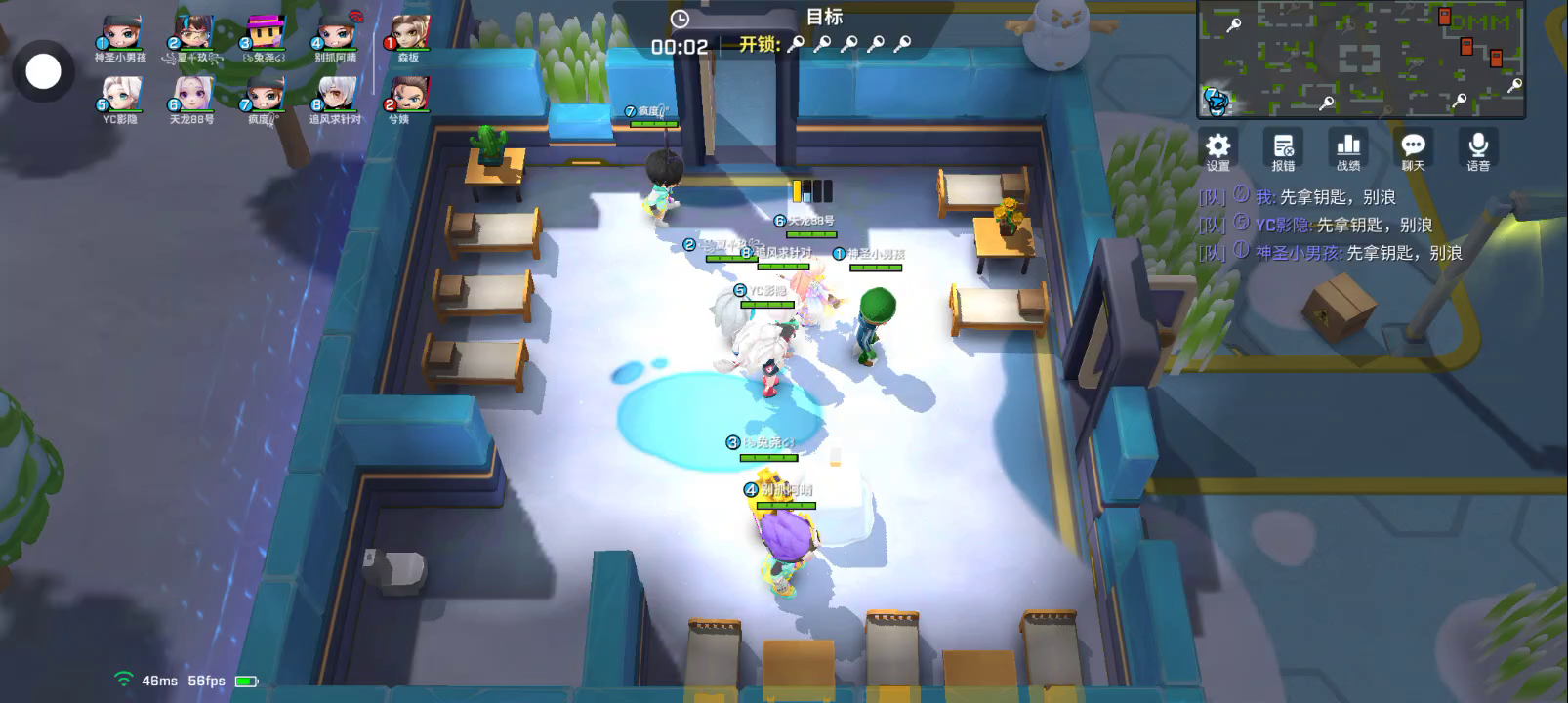
Task: Select enemy 森板 portrait
Action: 409,34
